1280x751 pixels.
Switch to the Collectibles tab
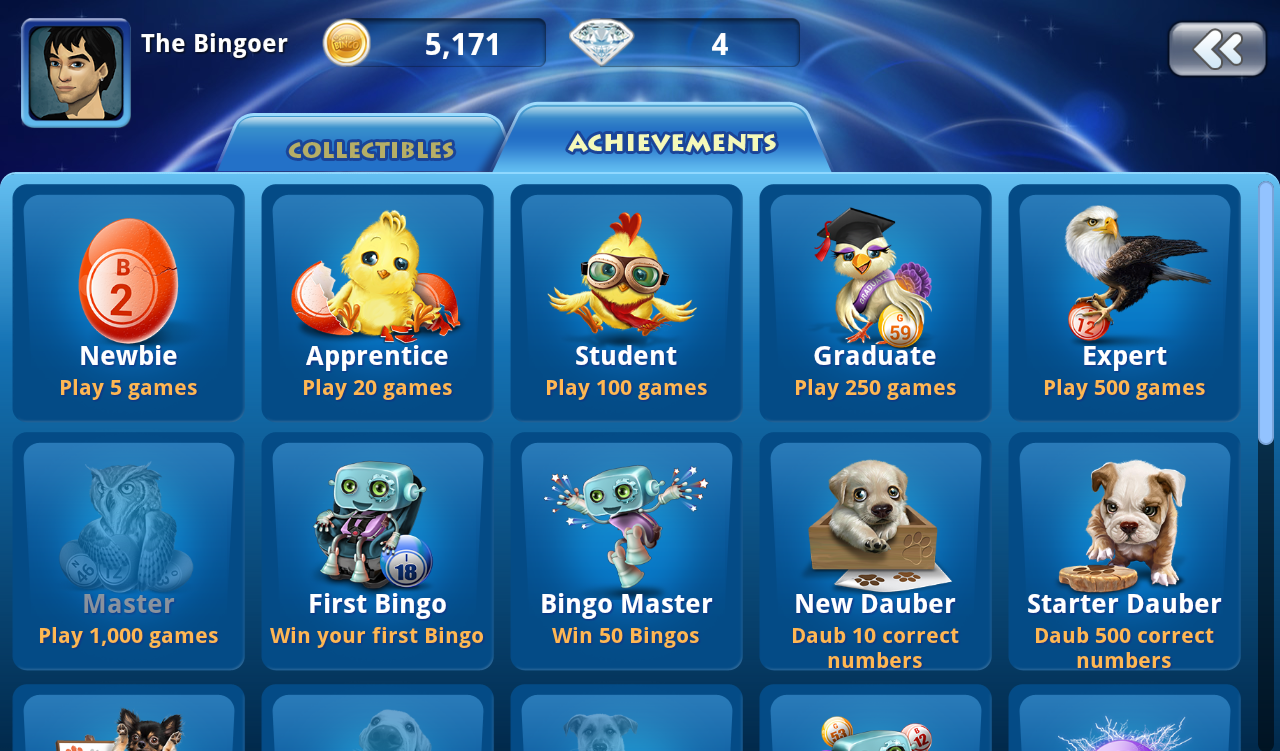(370, 150)
